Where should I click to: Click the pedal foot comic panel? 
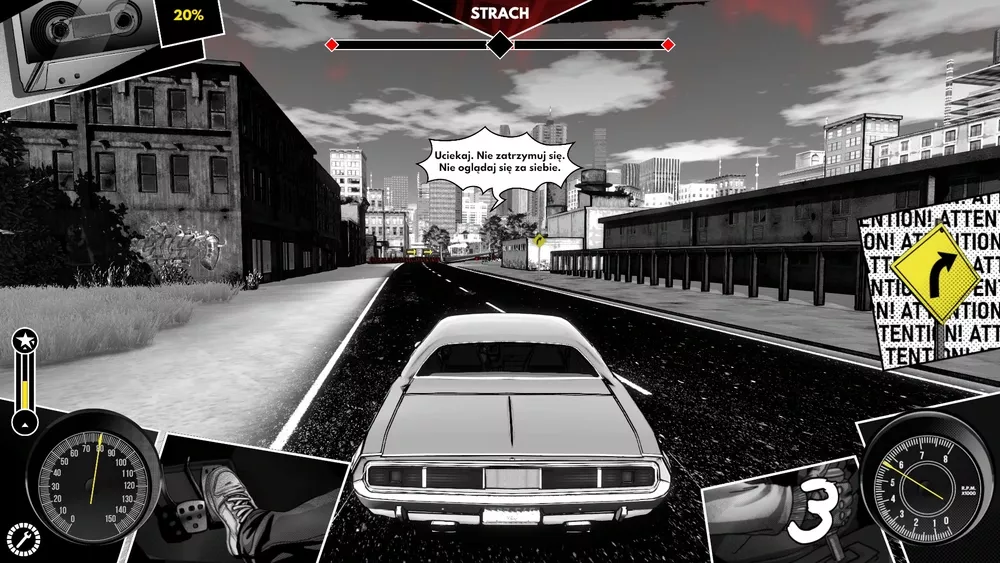245,500
